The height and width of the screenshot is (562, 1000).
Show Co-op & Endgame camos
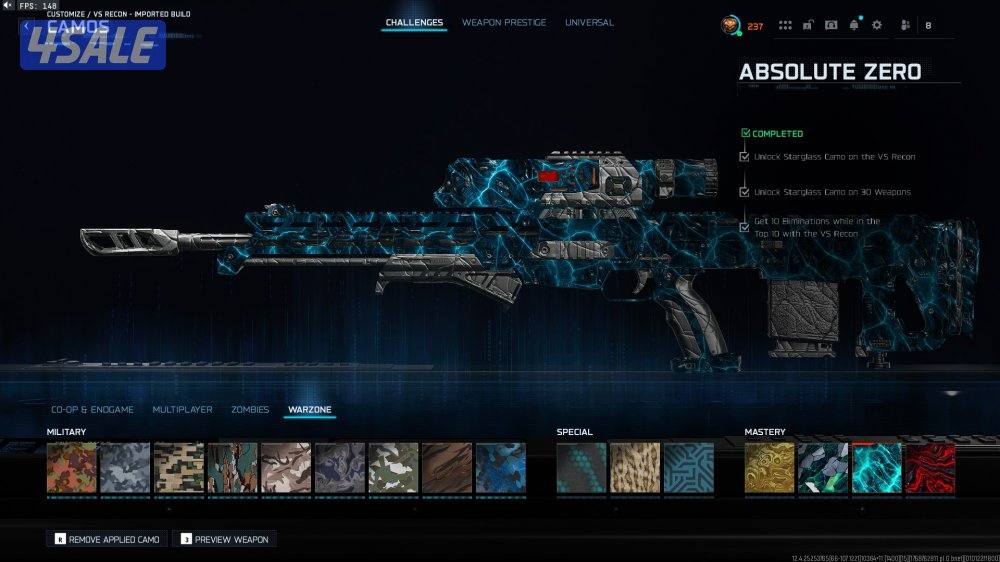click(x=94, y=410)
